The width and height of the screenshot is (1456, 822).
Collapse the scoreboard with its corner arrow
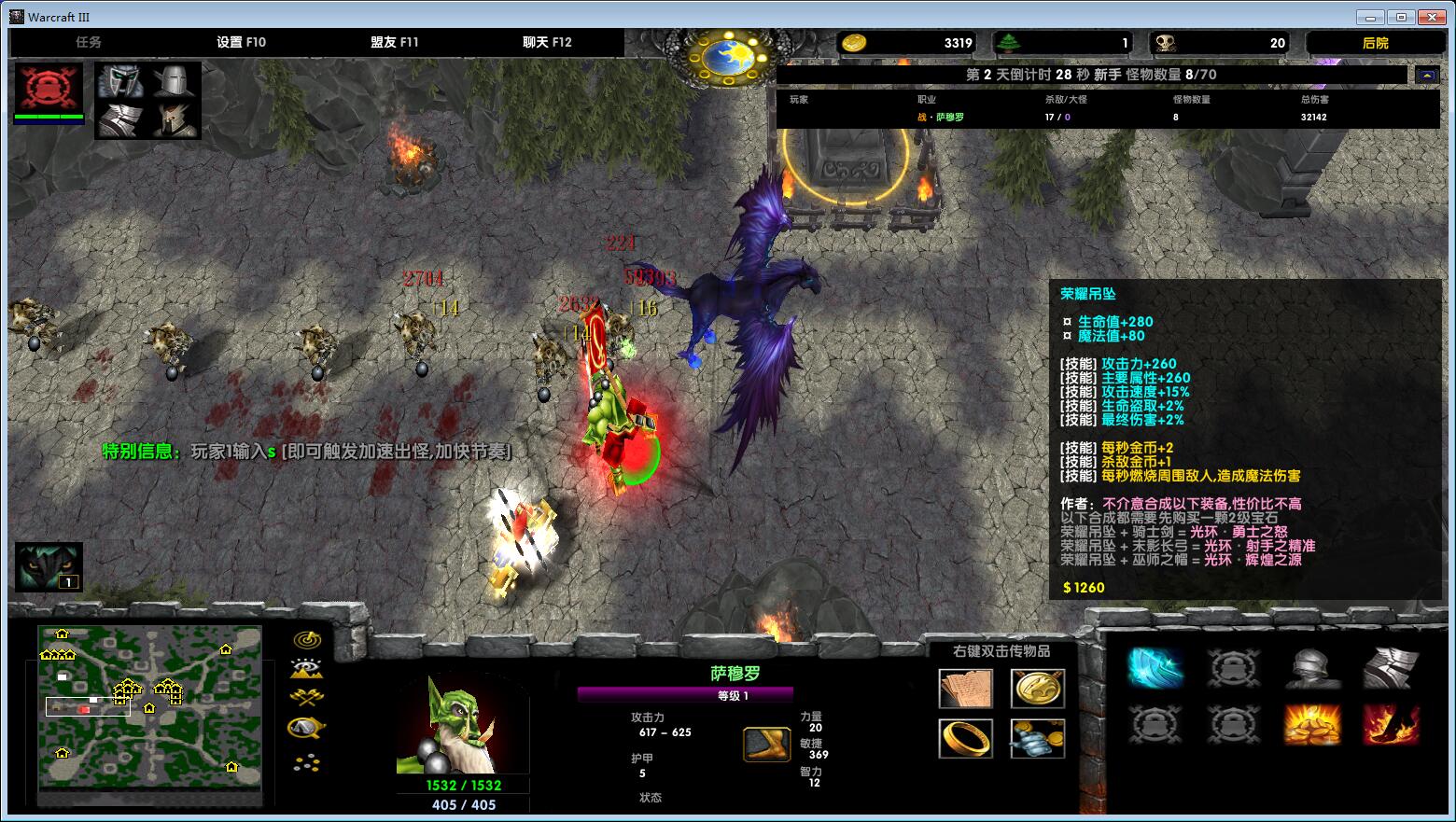1427,75
